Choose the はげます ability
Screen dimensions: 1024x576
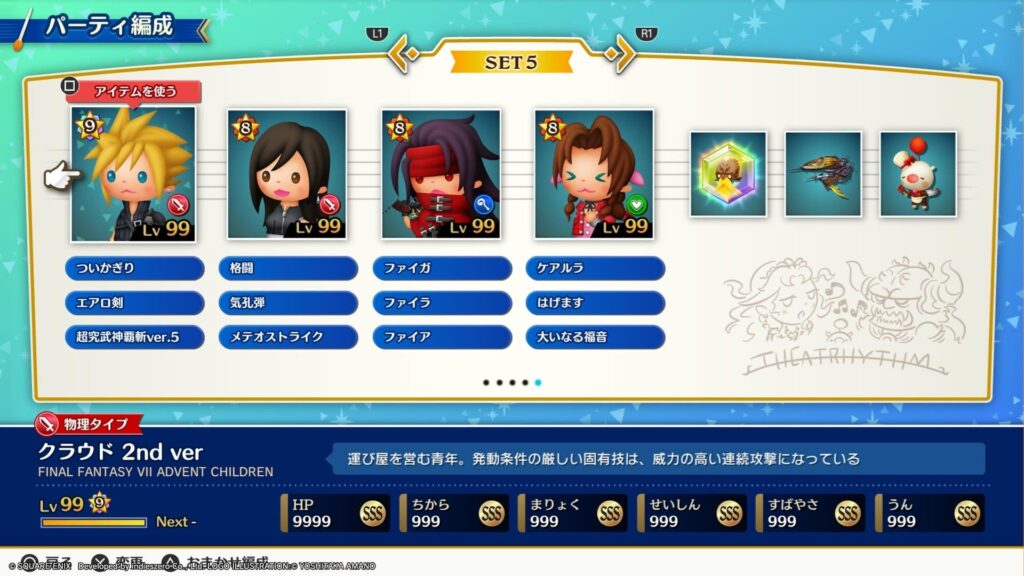click(595, 302)
